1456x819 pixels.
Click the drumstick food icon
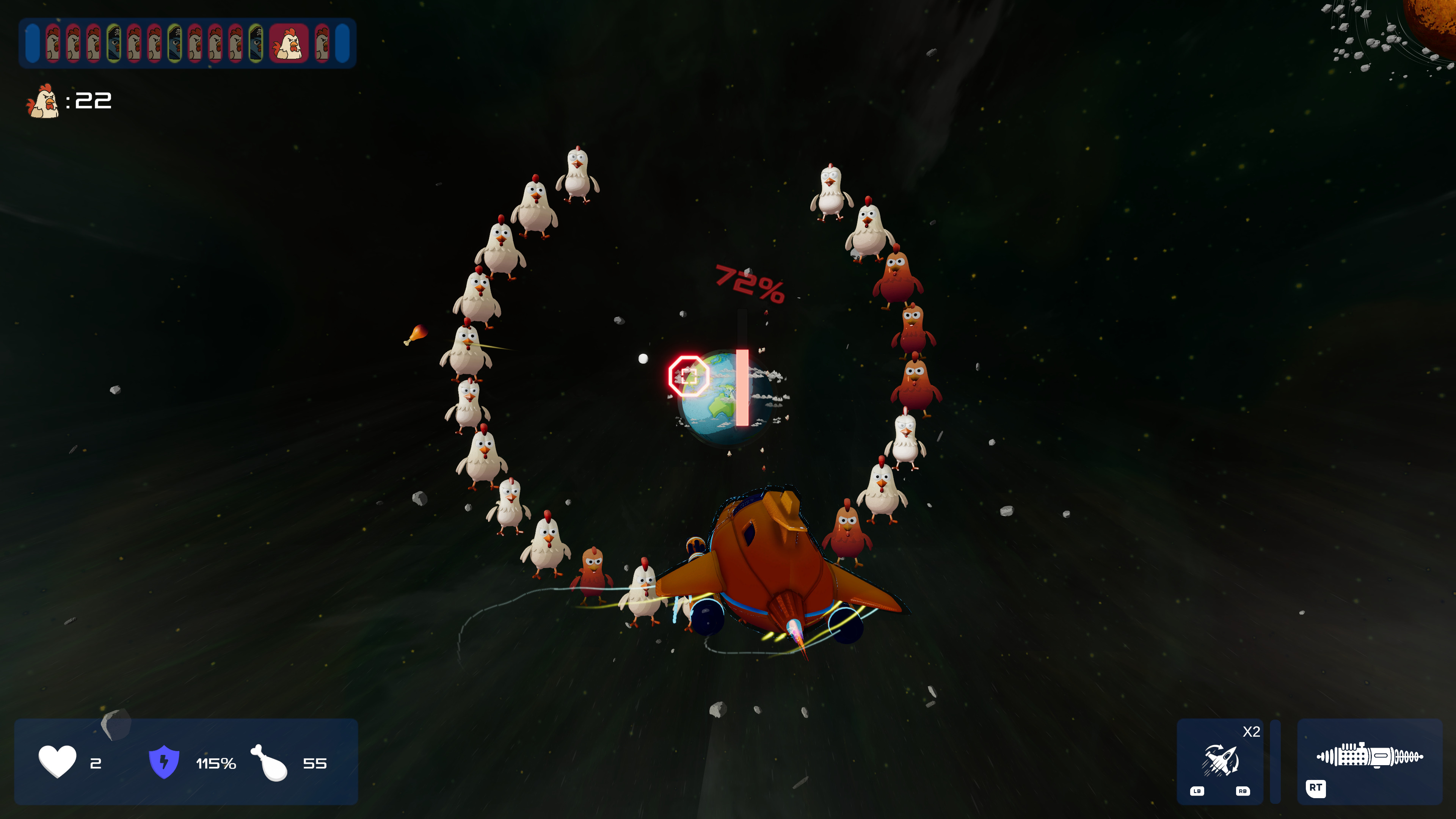[270, 763]
